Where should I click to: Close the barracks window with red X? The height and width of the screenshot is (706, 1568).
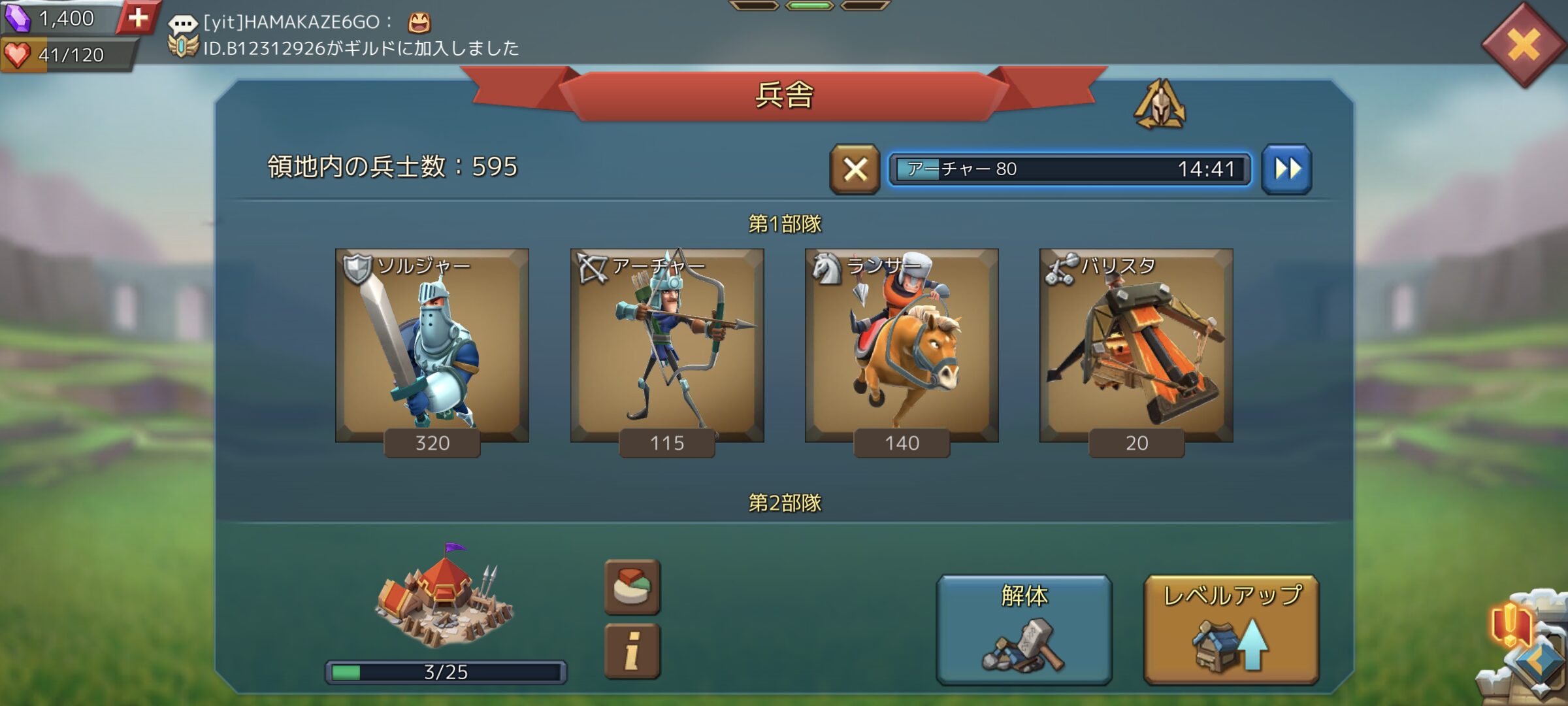click(1523, 46)
